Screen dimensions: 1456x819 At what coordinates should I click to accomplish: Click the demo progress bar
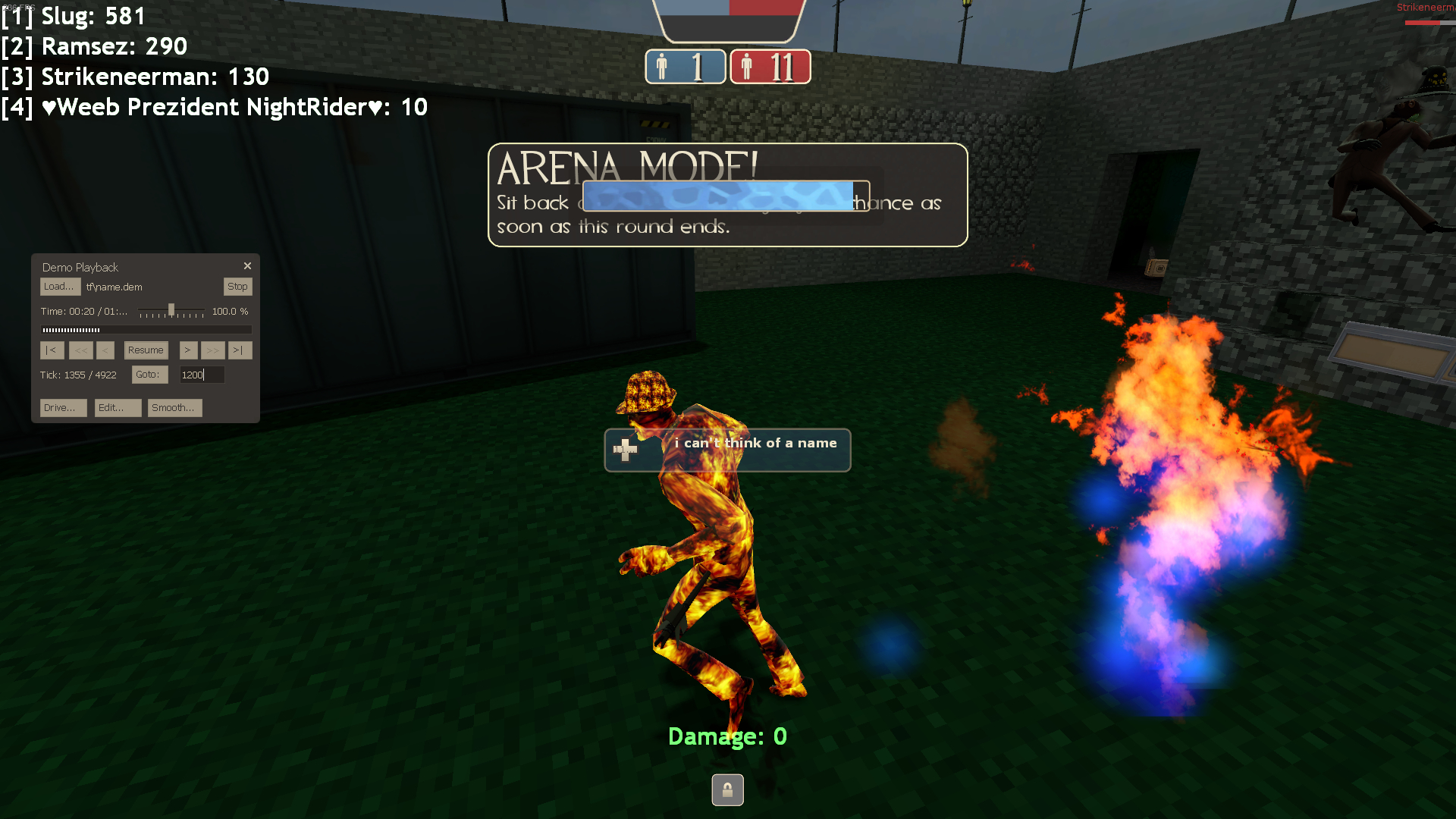[146, 330]
